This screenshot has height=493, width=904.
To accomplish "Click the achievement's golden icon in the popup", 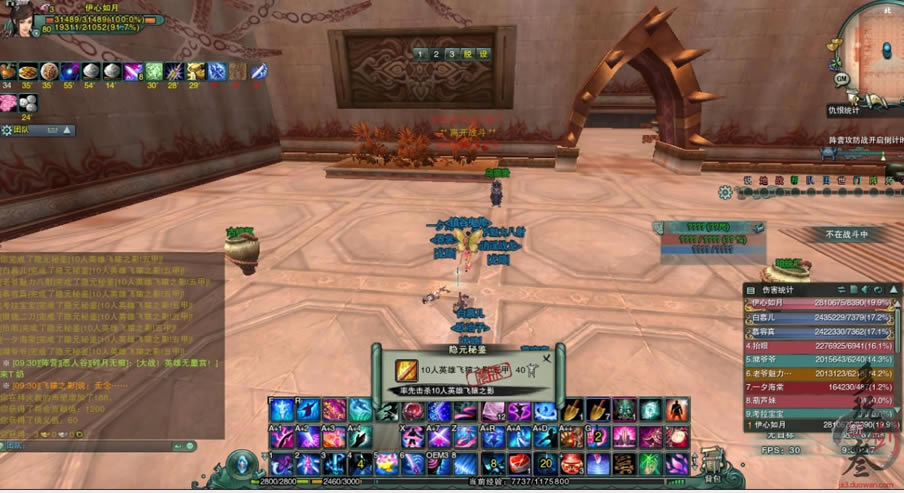I will pos(405,370).
